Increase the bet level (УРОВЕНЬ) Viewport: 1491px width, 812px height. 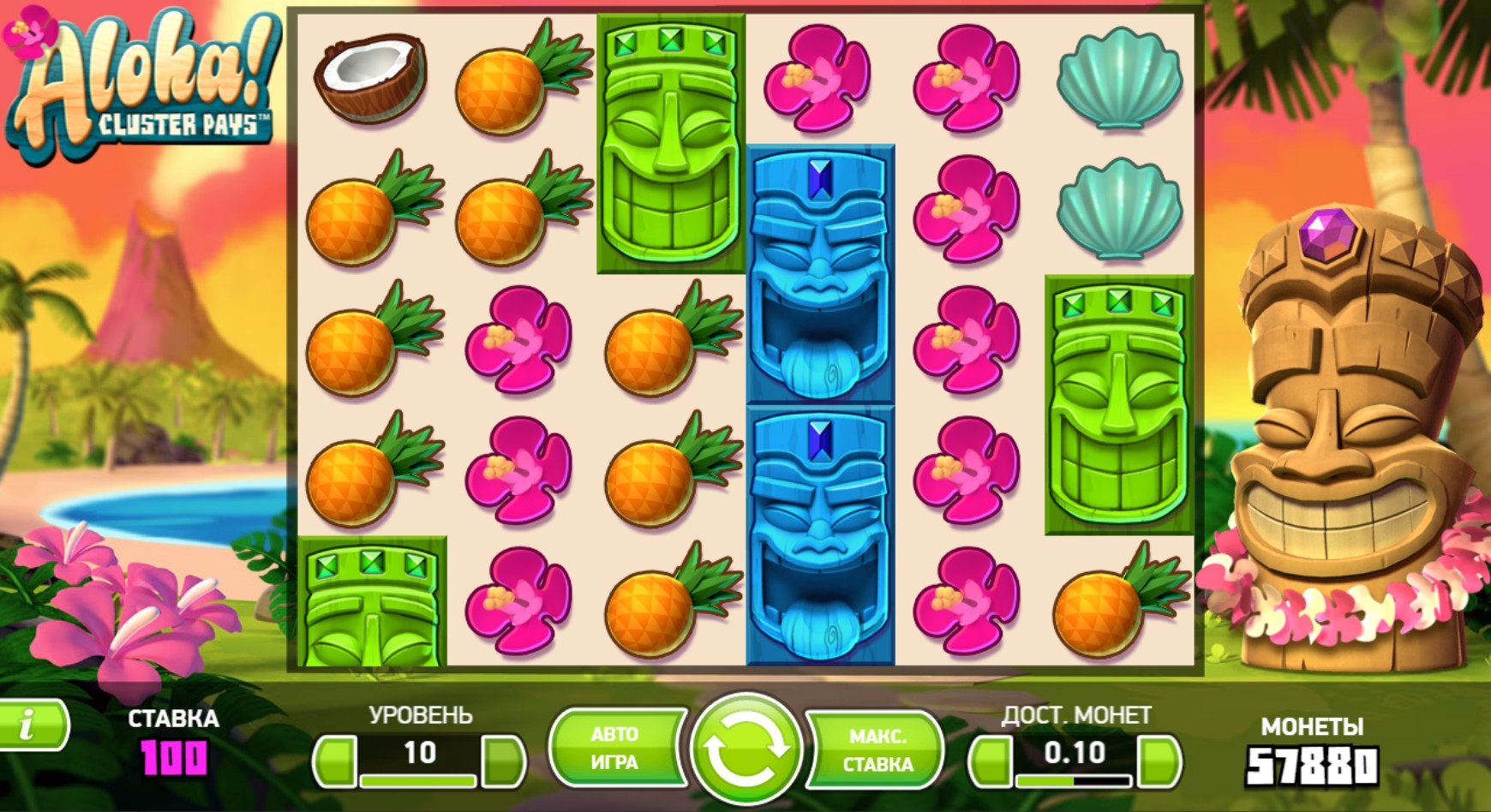pyautogui.click(x=504, y=760)
